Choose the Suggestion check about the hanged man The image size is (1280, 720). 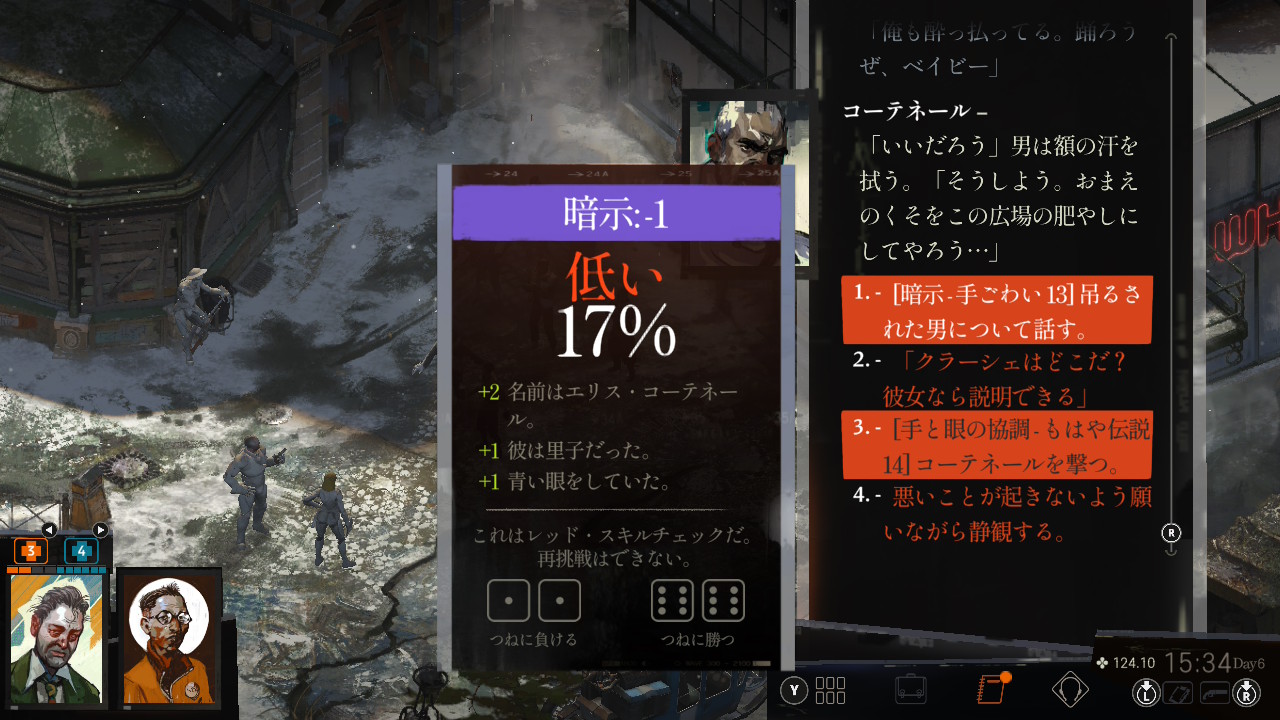996,310
